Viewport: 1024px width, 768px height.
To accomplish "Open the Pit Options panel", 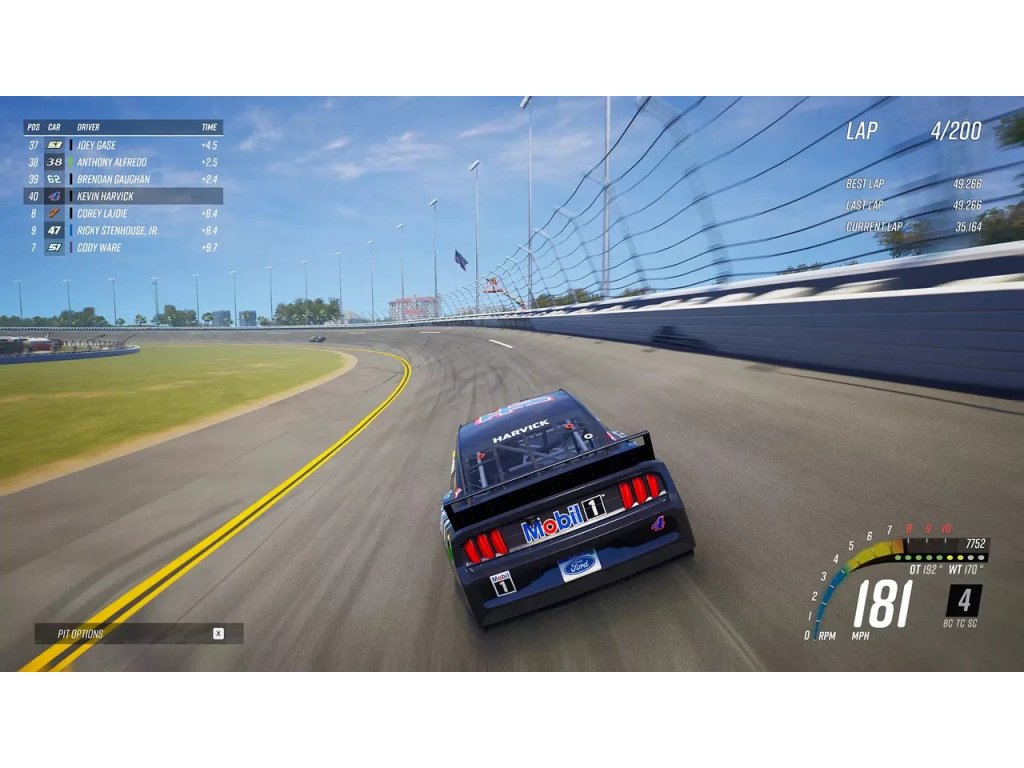I will point(139,633).
